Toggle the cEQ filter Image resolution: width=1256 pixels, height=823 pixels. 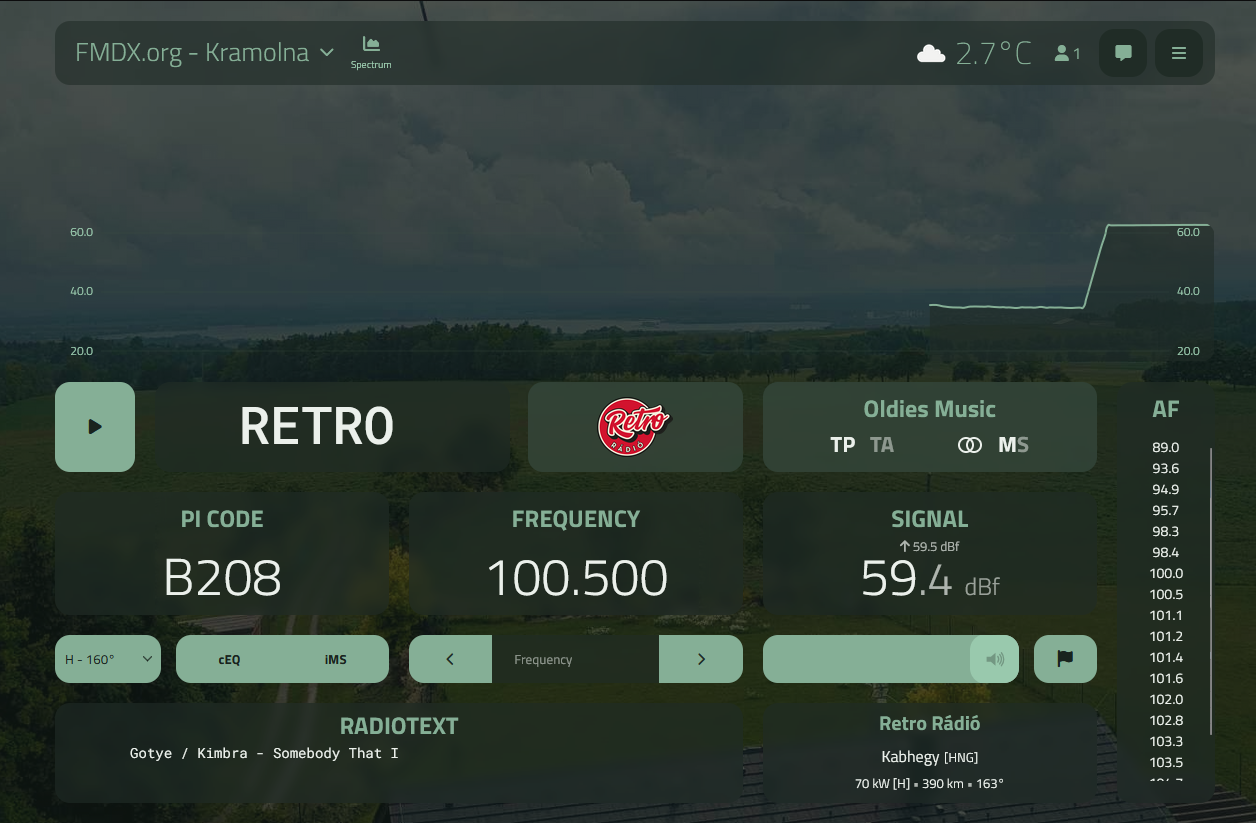229,659
